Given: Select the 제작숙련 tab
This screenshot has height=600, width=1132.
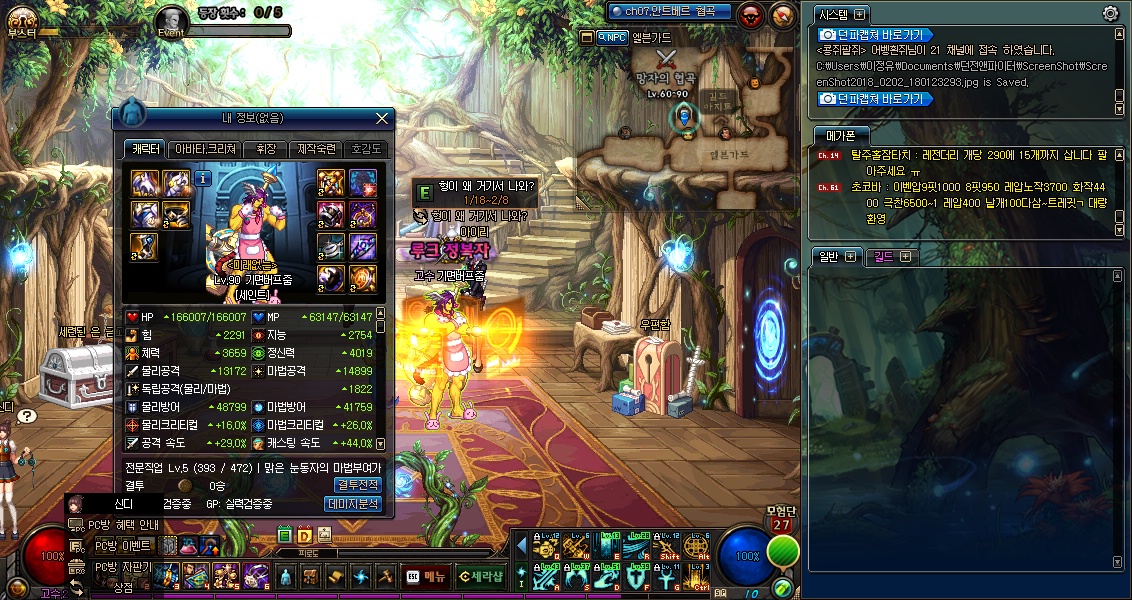Looking at the screenshot, I should click(317, 149).
